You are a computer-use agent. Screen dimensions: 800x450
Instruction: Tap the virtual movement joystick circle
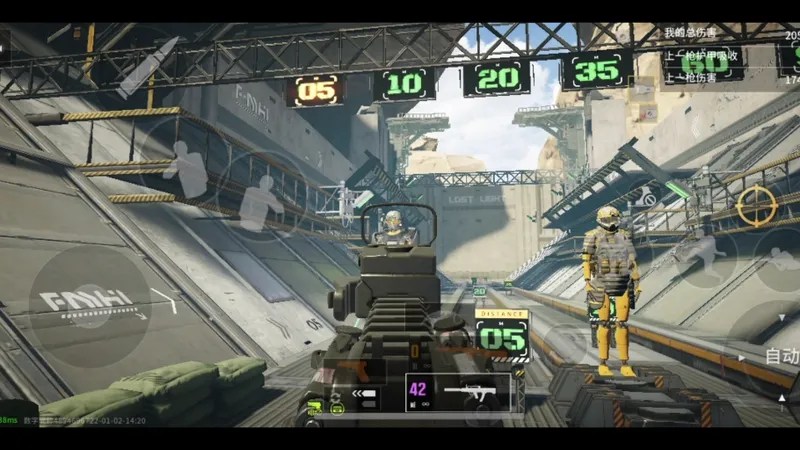90,302
